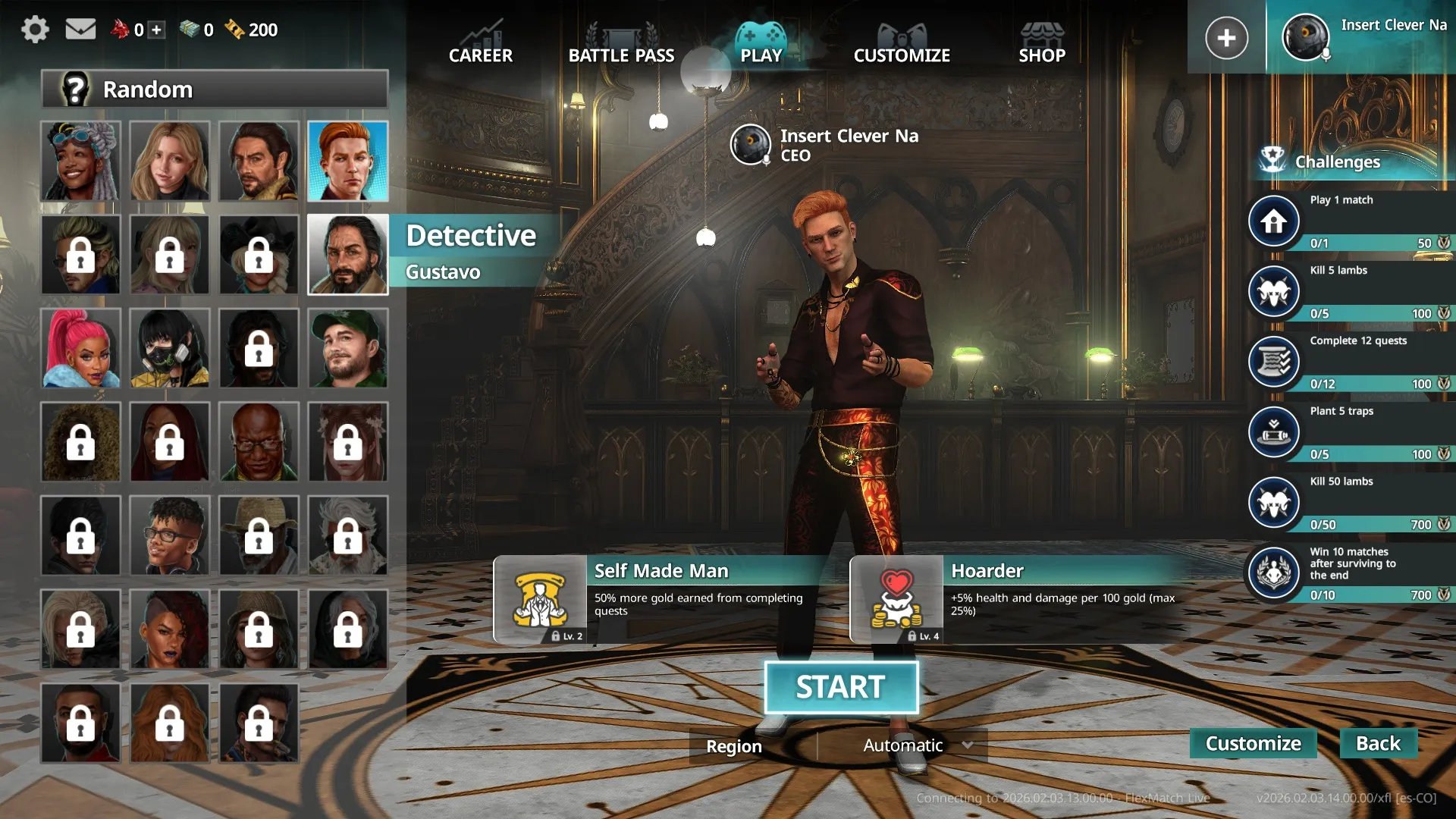1456x819 pixels.
Task: Select the gas mask character portrait
Action: 170,349
